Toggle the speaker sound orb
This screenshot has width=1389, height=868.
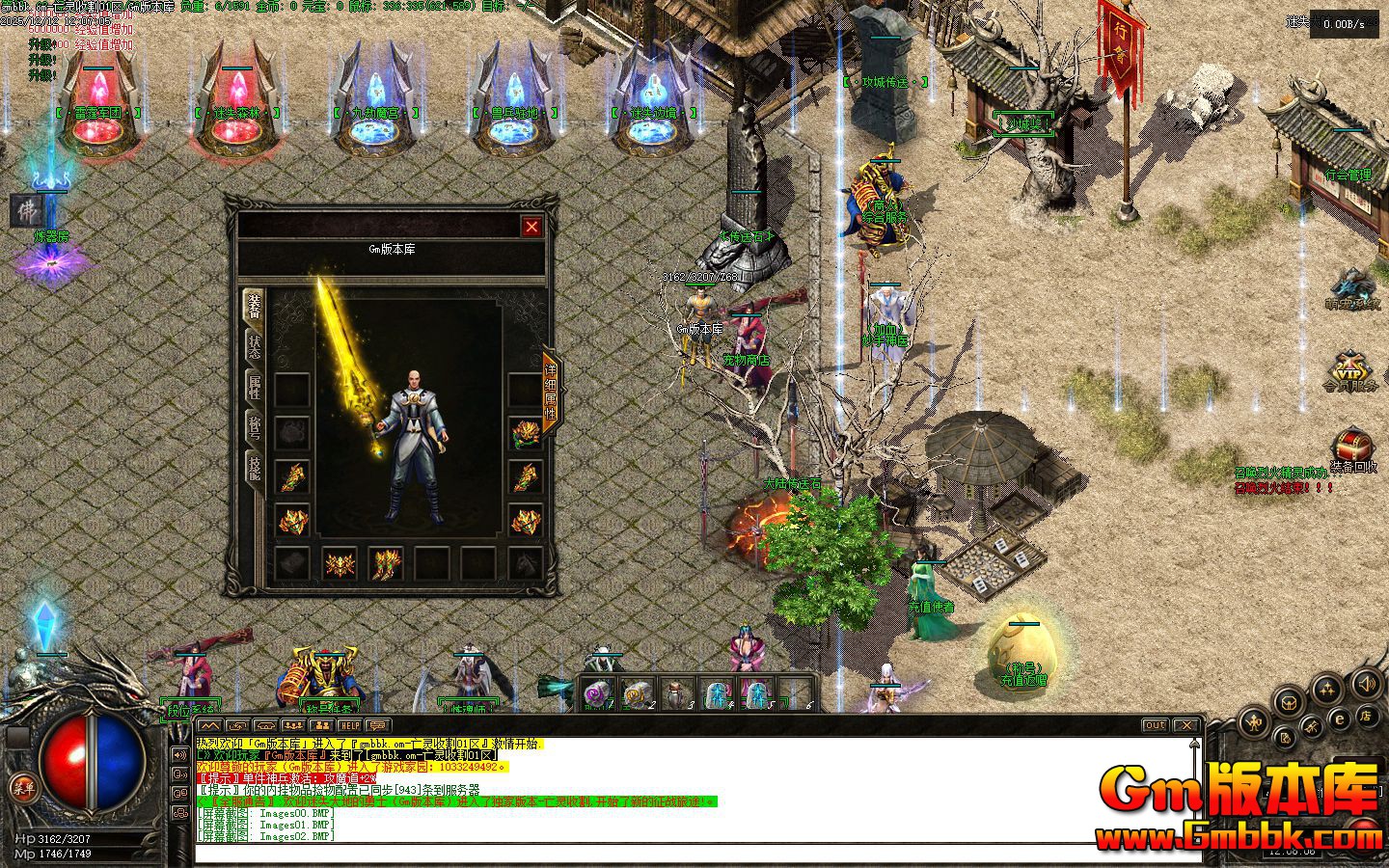coord(1366,685)
